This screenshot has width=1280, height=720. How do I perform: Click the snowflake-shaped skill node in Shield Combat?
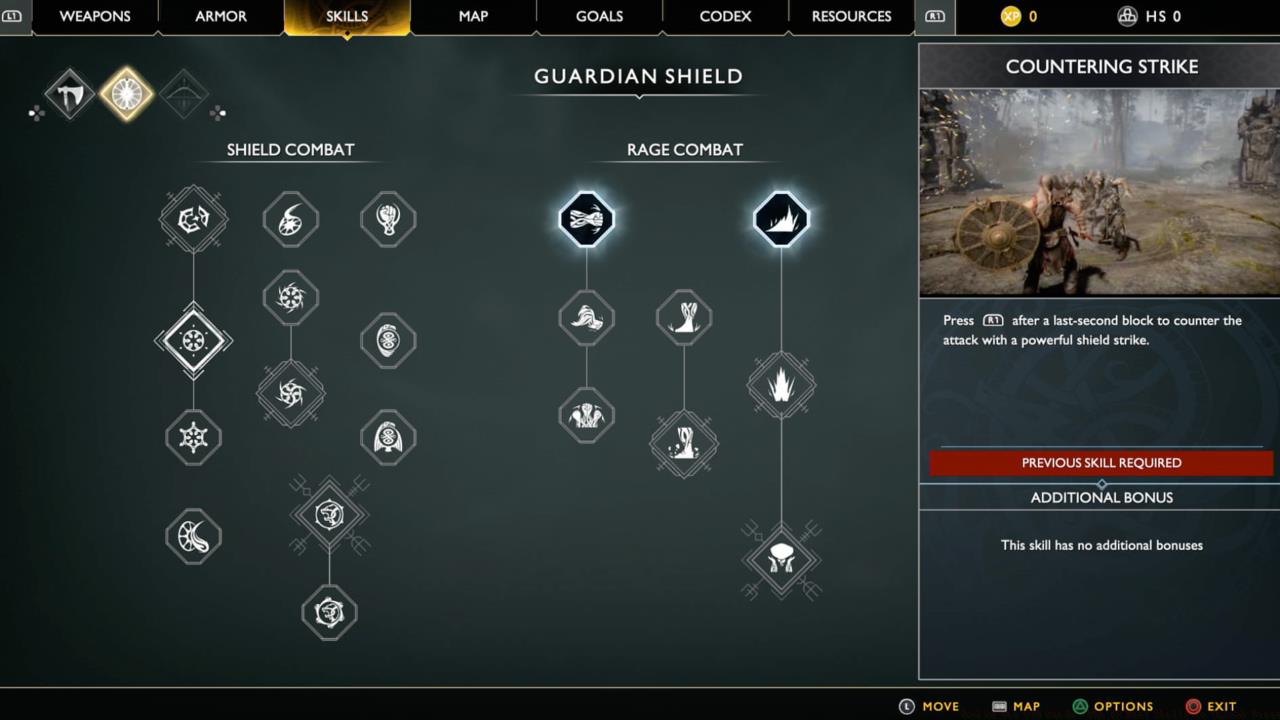pos(193,438)
